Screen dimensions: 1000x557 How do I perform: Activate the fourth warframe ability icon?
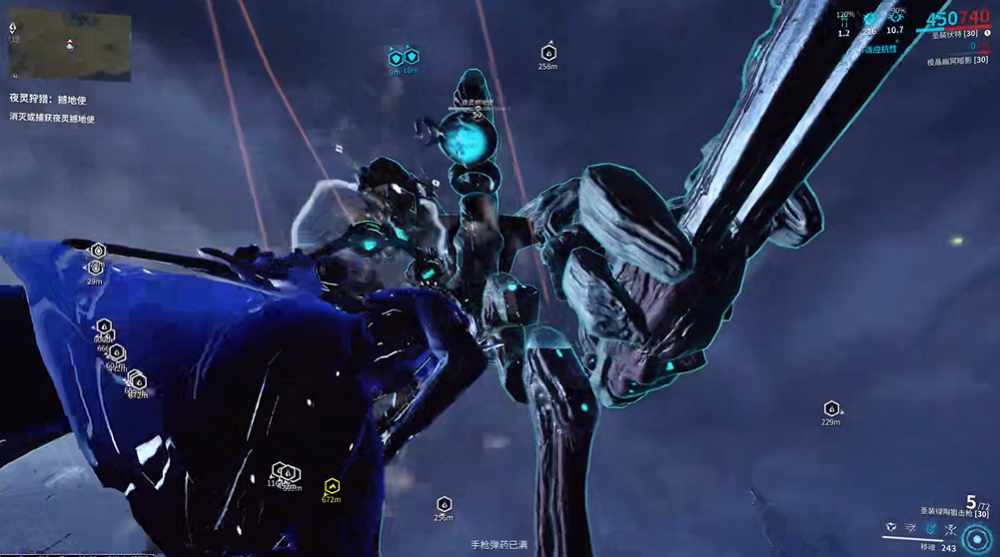pos(952,526)
